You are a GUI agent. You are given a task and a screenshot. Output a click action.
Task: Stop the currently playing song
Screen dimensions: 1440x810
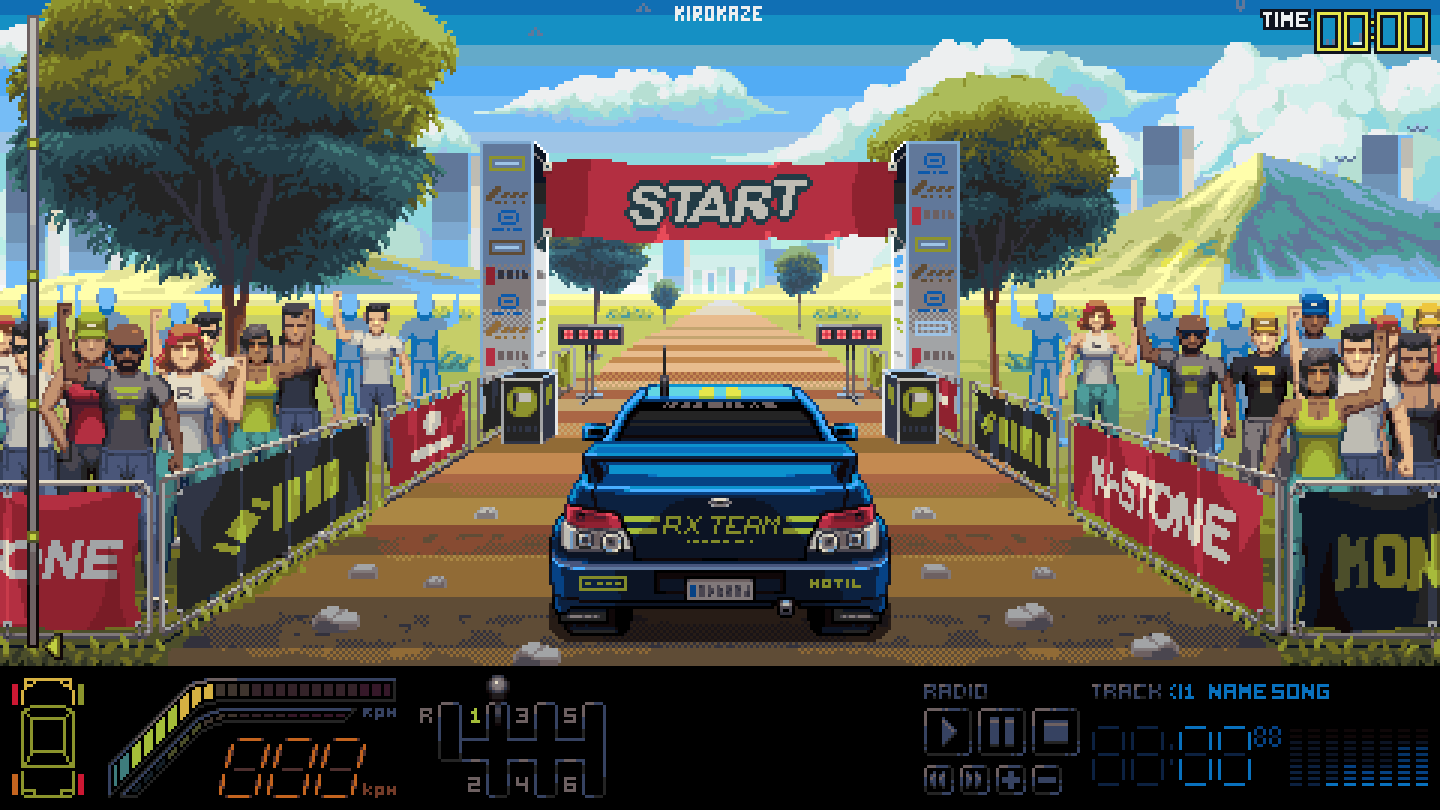1056,732
